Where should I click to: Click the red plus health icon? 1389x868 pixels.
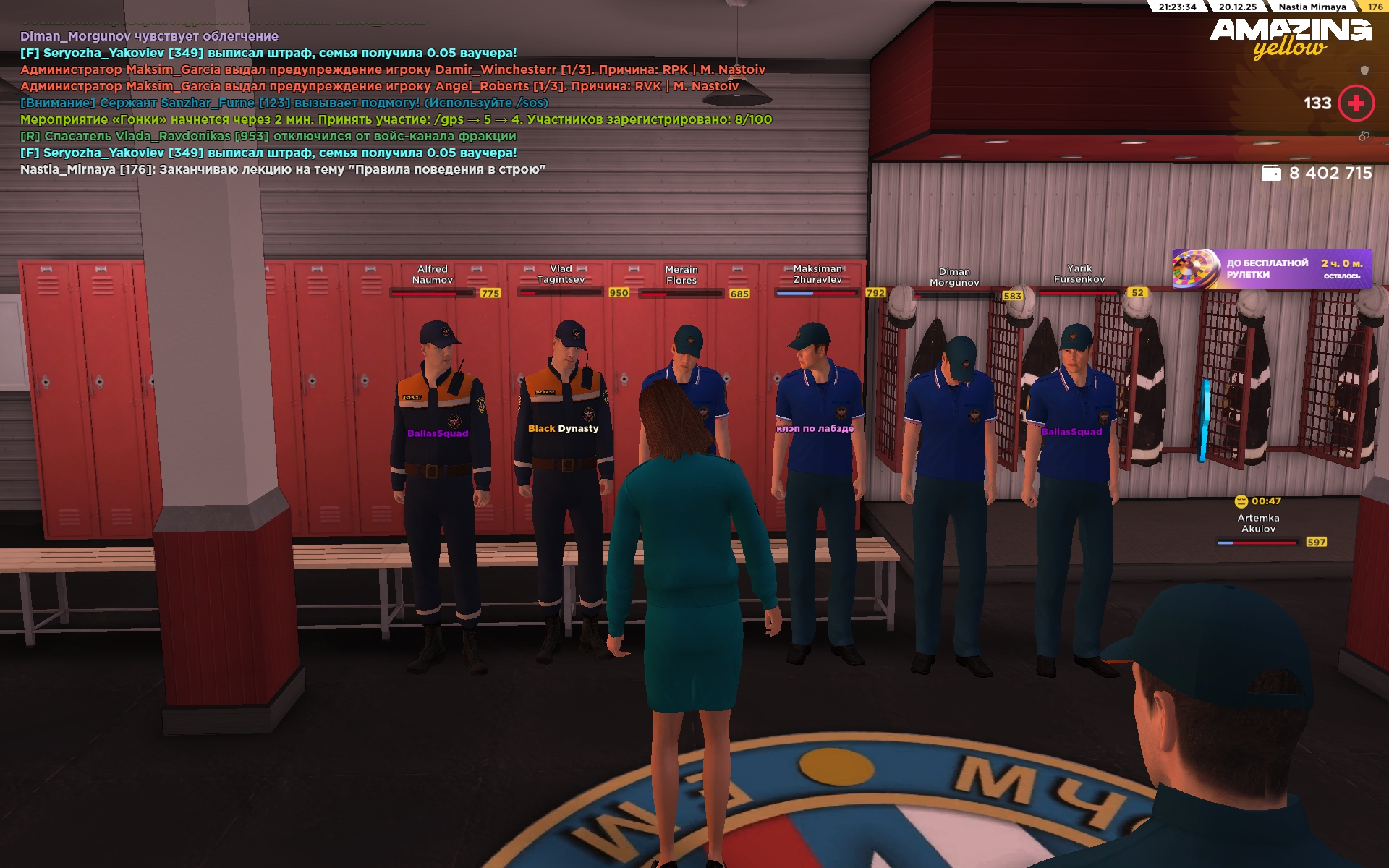(1356, 103)
